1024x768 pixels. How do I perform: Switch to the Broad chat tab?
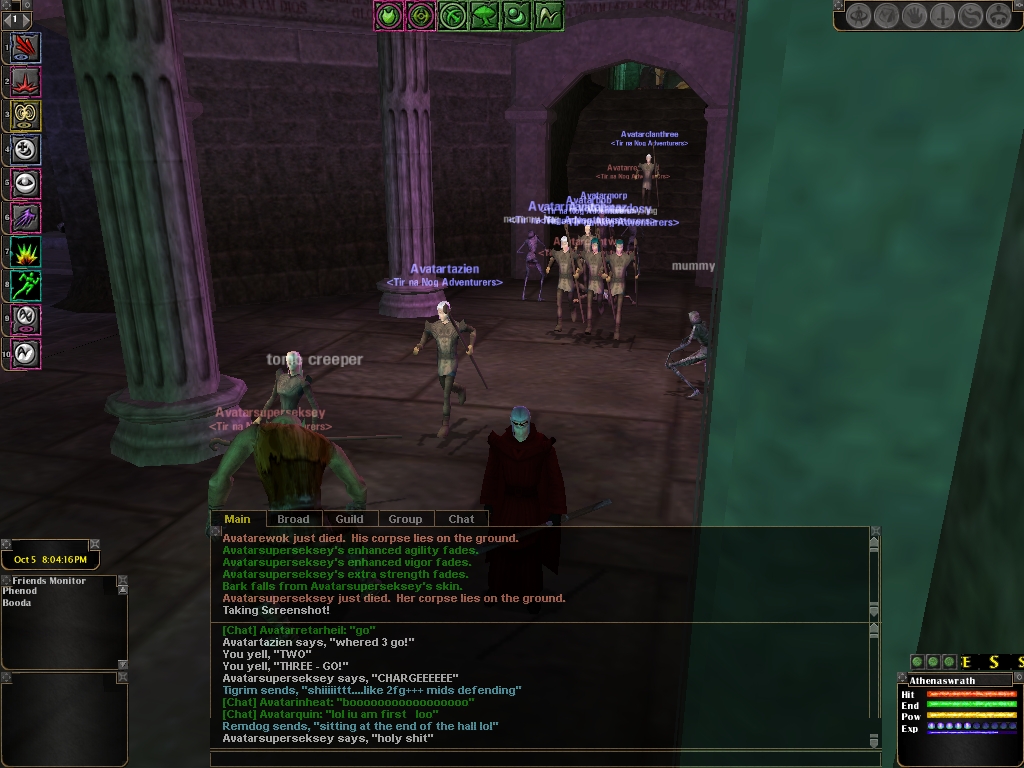pyautogui.click(x=293, y=519)
